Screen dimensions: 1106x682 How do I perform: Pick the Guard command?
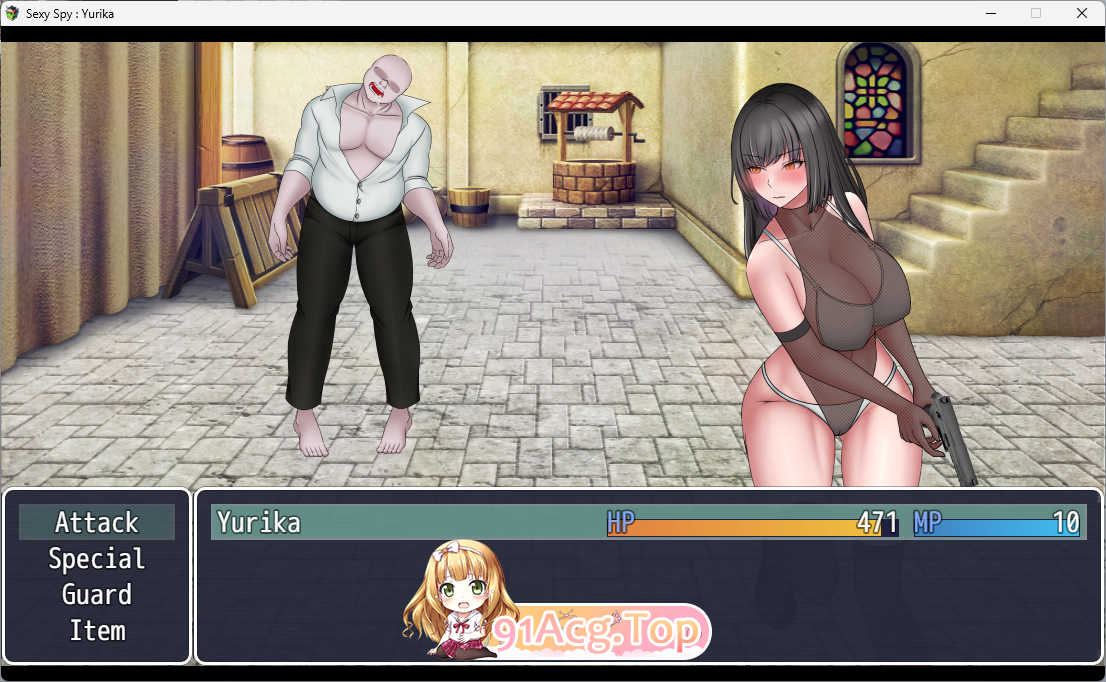[x=97, y=594]
